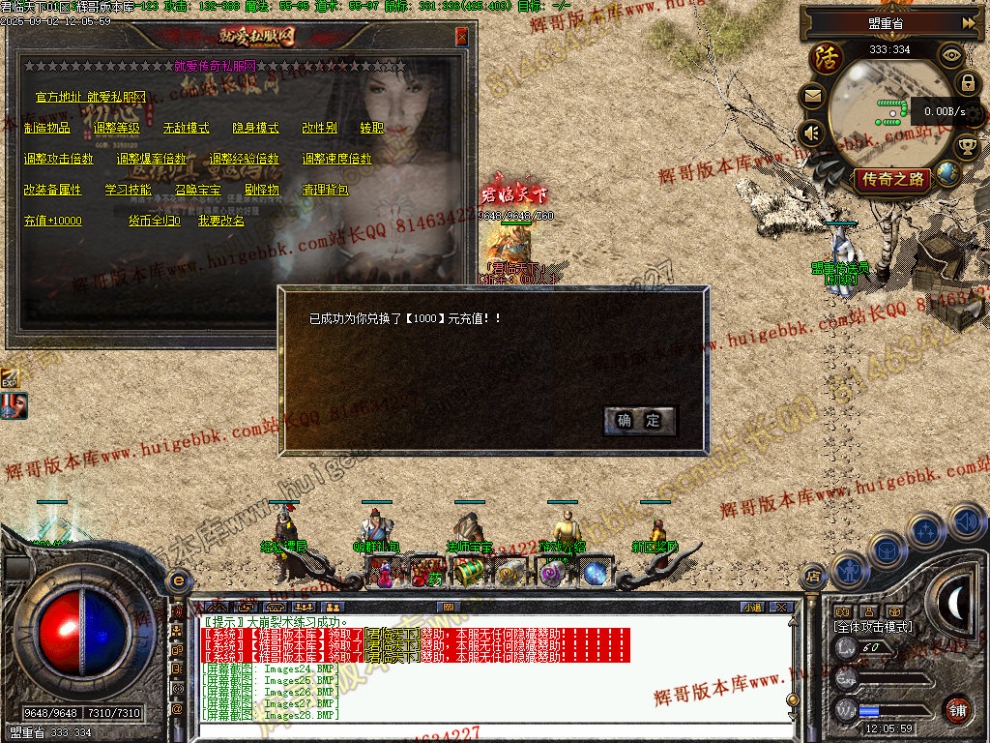The width and height of the screenshot is (990, 743).
Task: Activate the 隐身模式 stealth mode link
Action: click(x=256, y=128)
